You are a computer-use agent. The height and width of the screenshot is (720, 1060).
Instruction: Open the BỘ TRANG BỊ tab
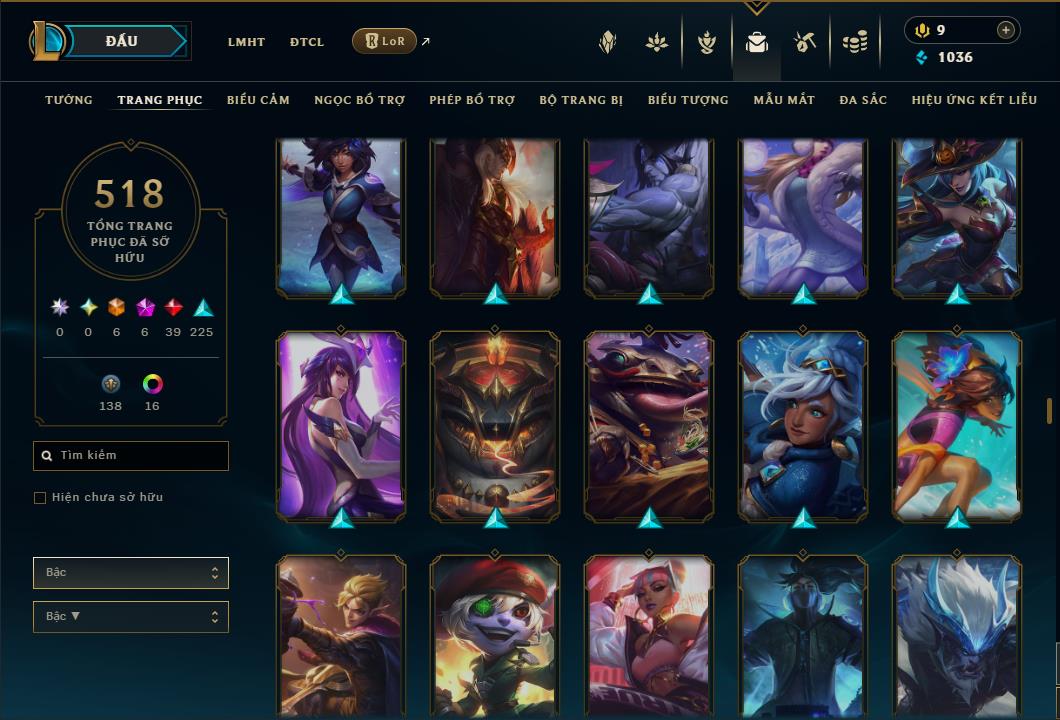(x=581, y=100)
